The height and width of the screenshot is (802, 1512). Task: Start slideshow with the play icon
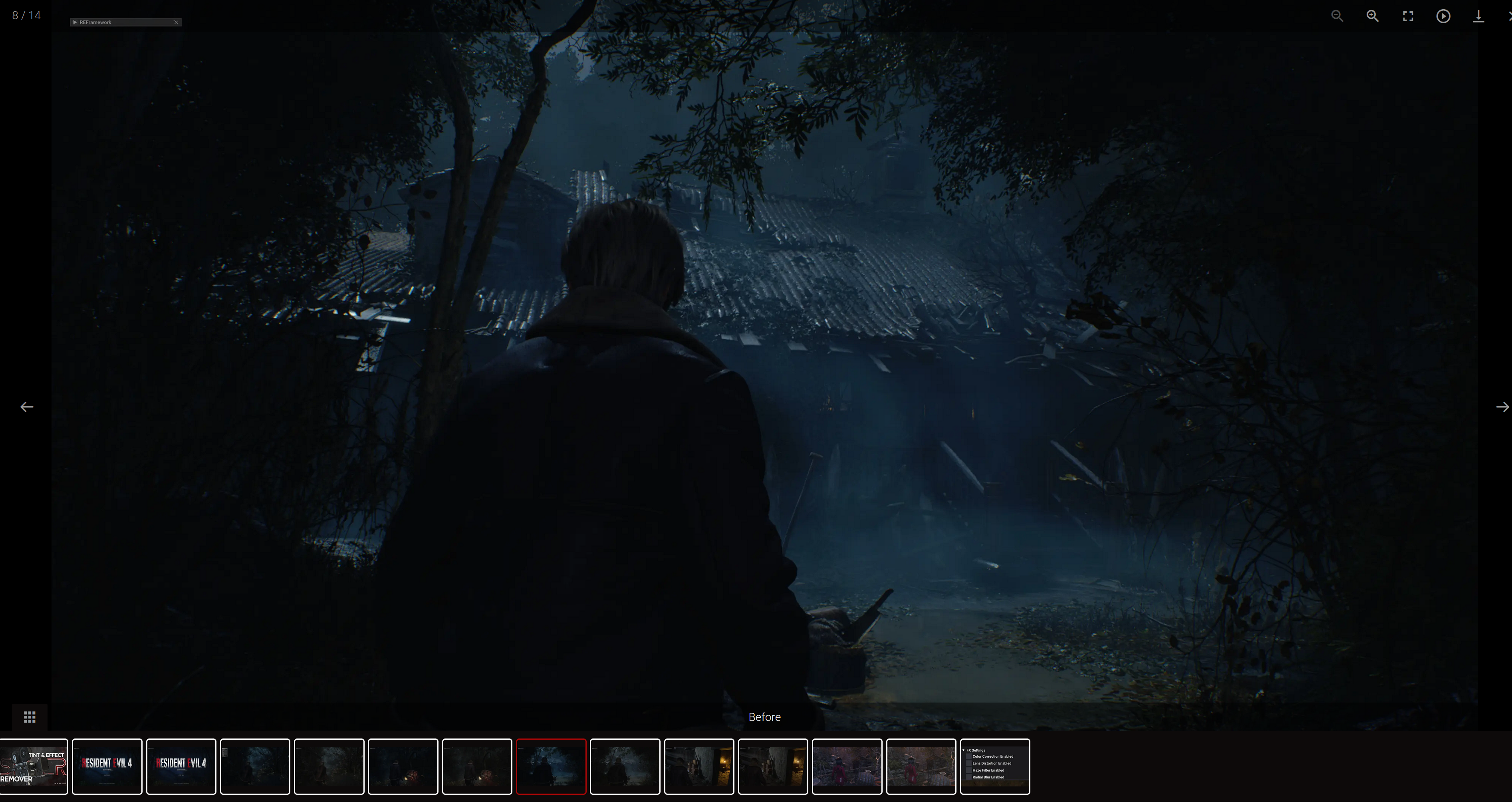click(x=1443, y=16)
